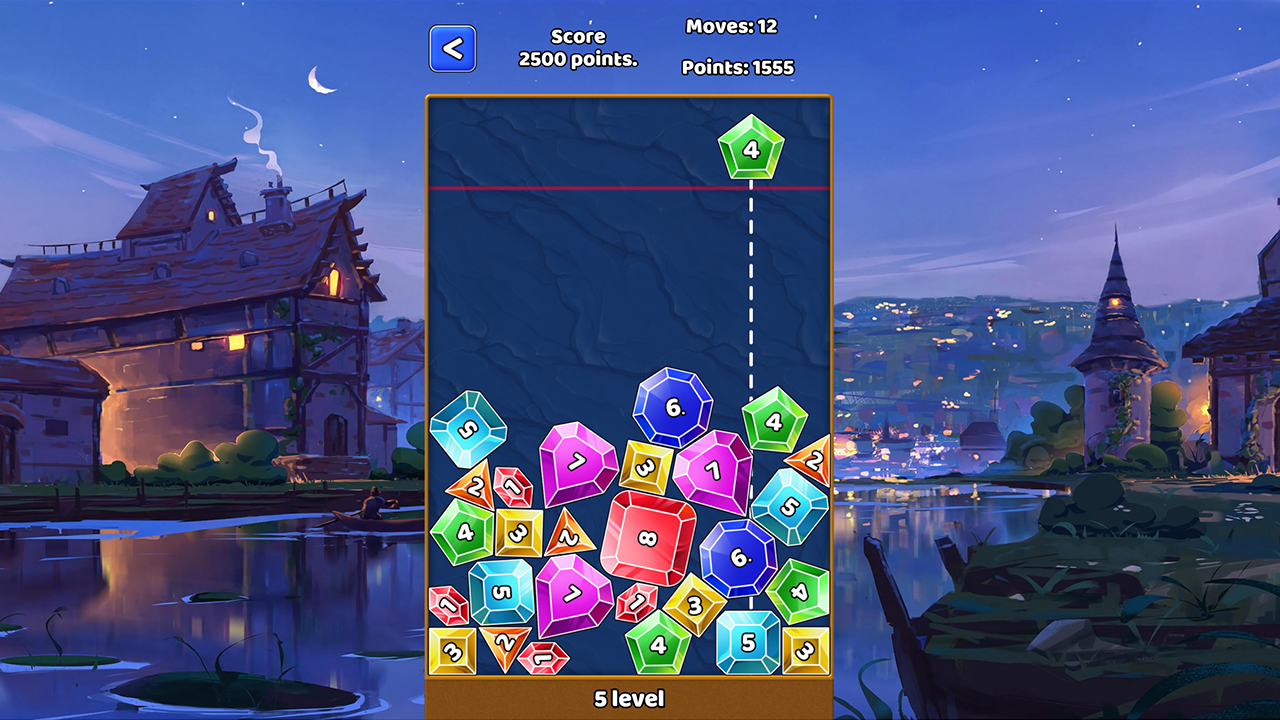Viewport: 1280px width, 720px height.
Task: Select the large red square gem numbered 8
Action: [649, 540]
